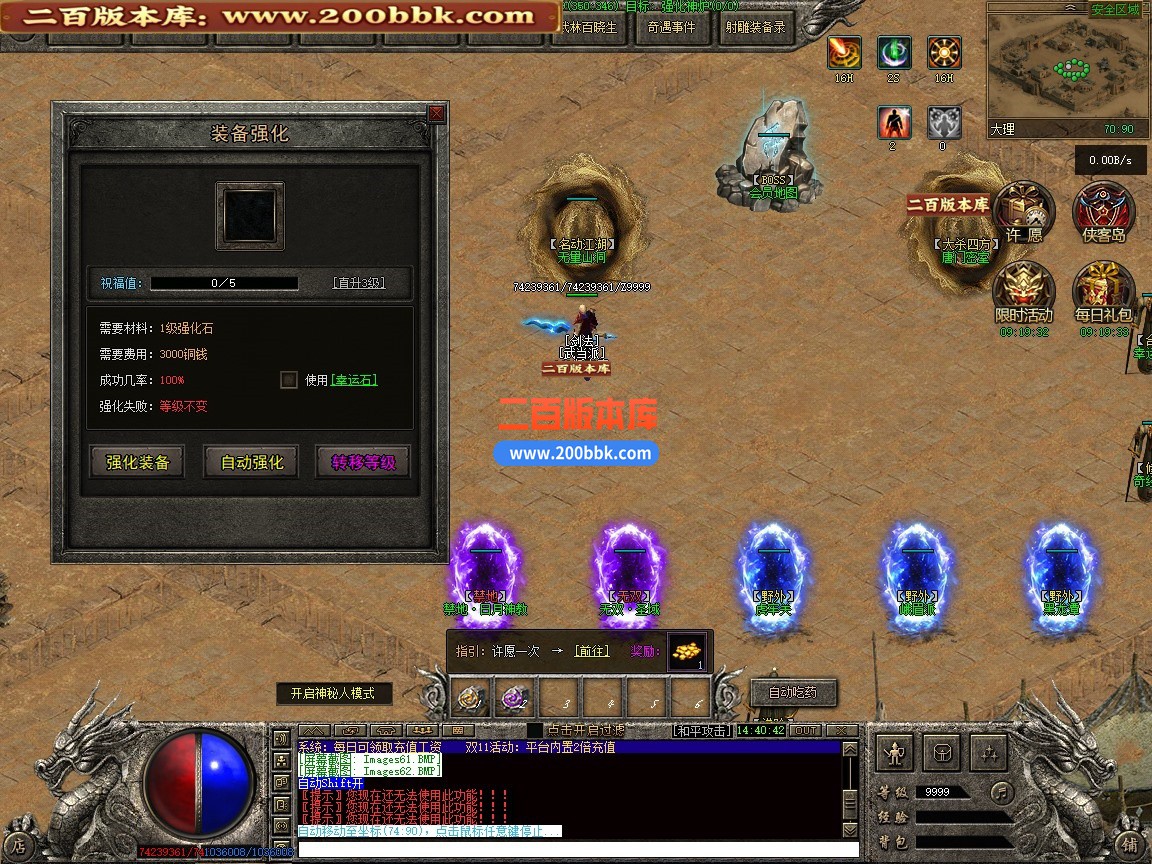
Task: Click the chat text input field
Action: coord(570,849)
